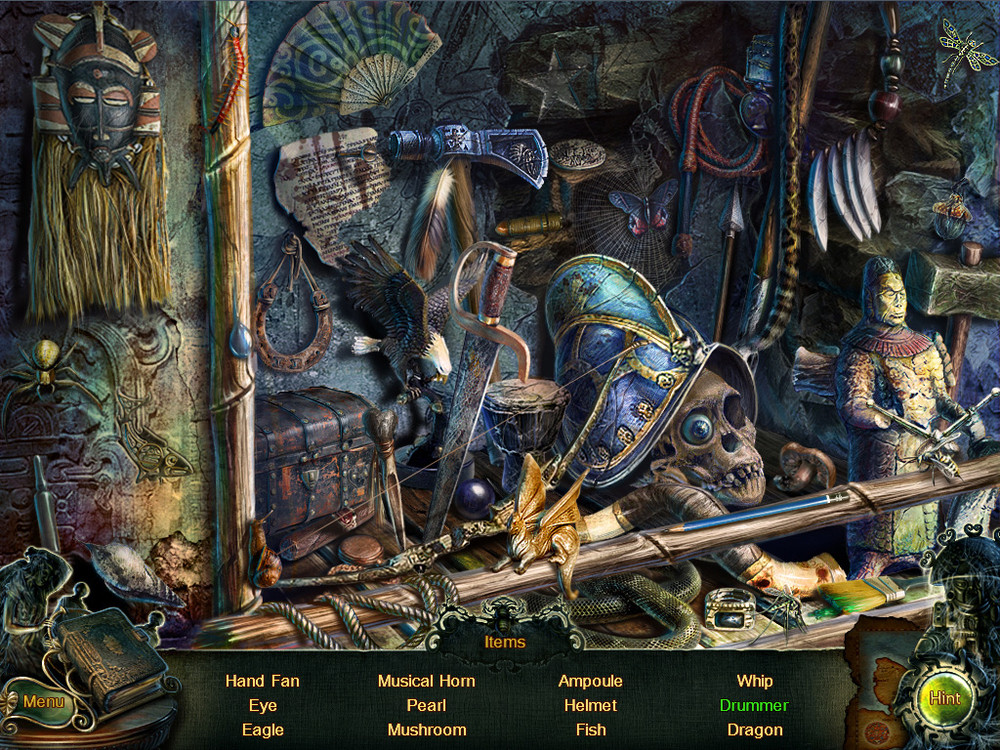The width and height of the screenshot is (1000, 750).
Task: Click the Items panel header
Action: (x=504, y=642)
